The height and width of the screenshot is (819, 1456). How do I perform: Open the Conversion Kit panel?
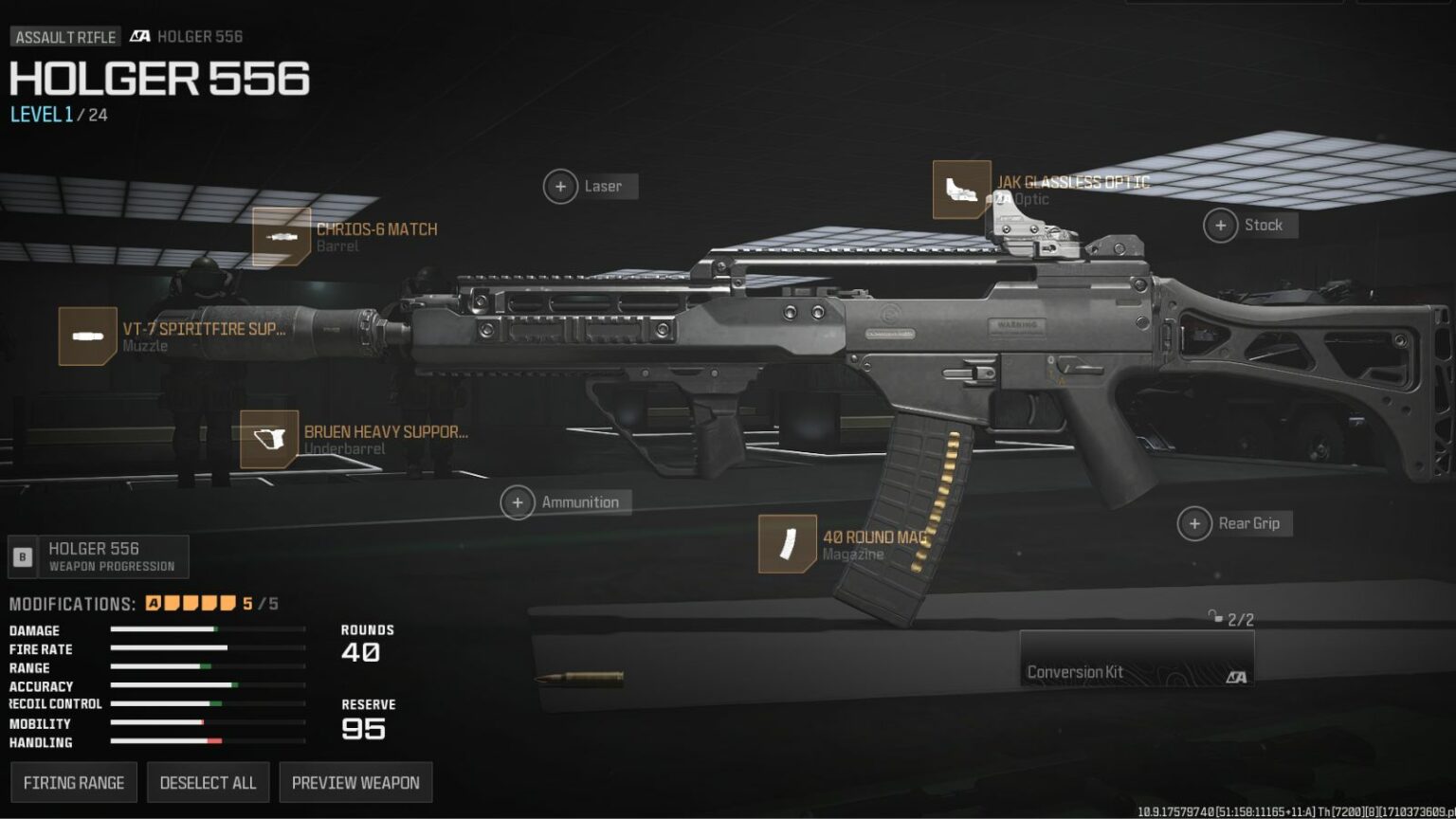tap(1137, 659)
